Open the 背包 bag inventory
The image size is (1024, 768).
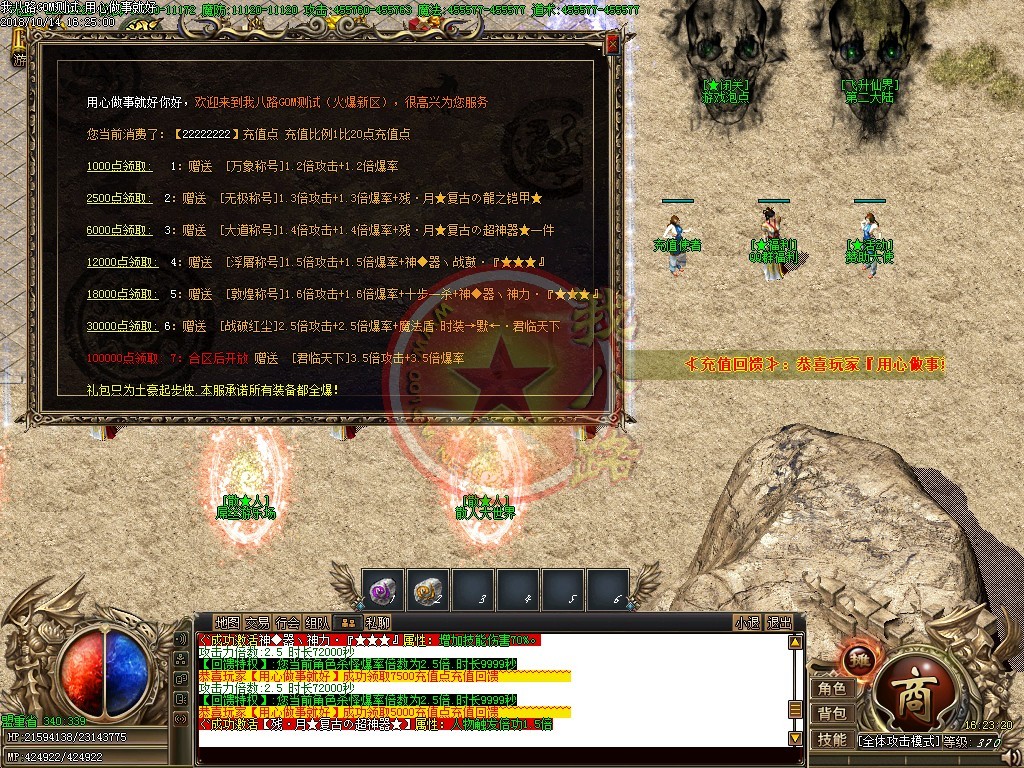point(832,714)
